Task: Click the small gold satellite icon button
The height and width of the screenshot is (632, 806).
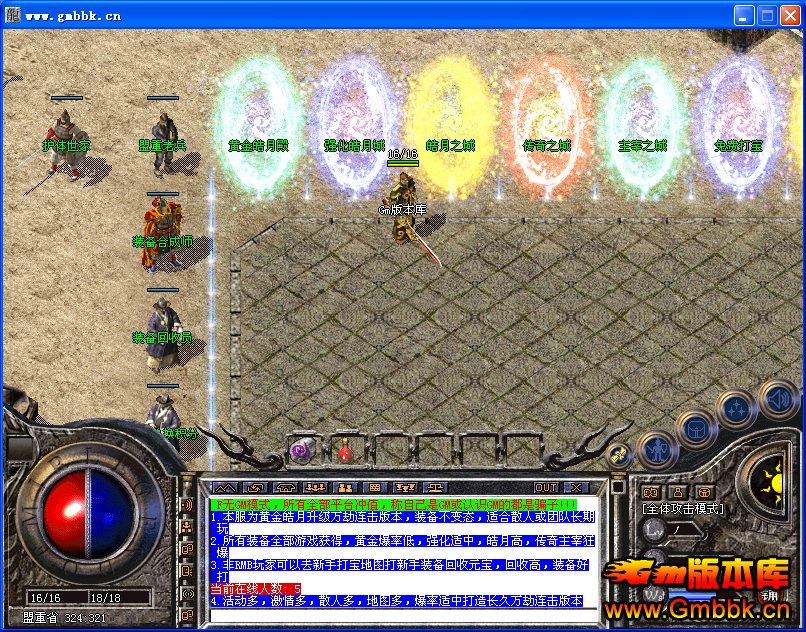Action: tap(619, 454)
